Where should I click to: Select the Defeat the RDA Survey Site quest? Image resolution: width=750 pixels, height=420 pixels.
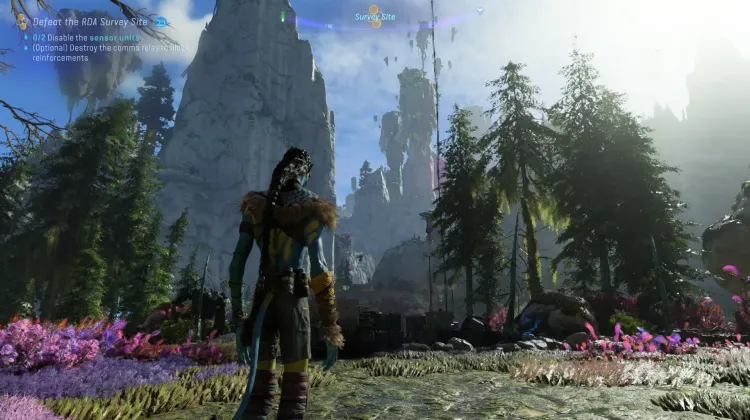point(92,21)
